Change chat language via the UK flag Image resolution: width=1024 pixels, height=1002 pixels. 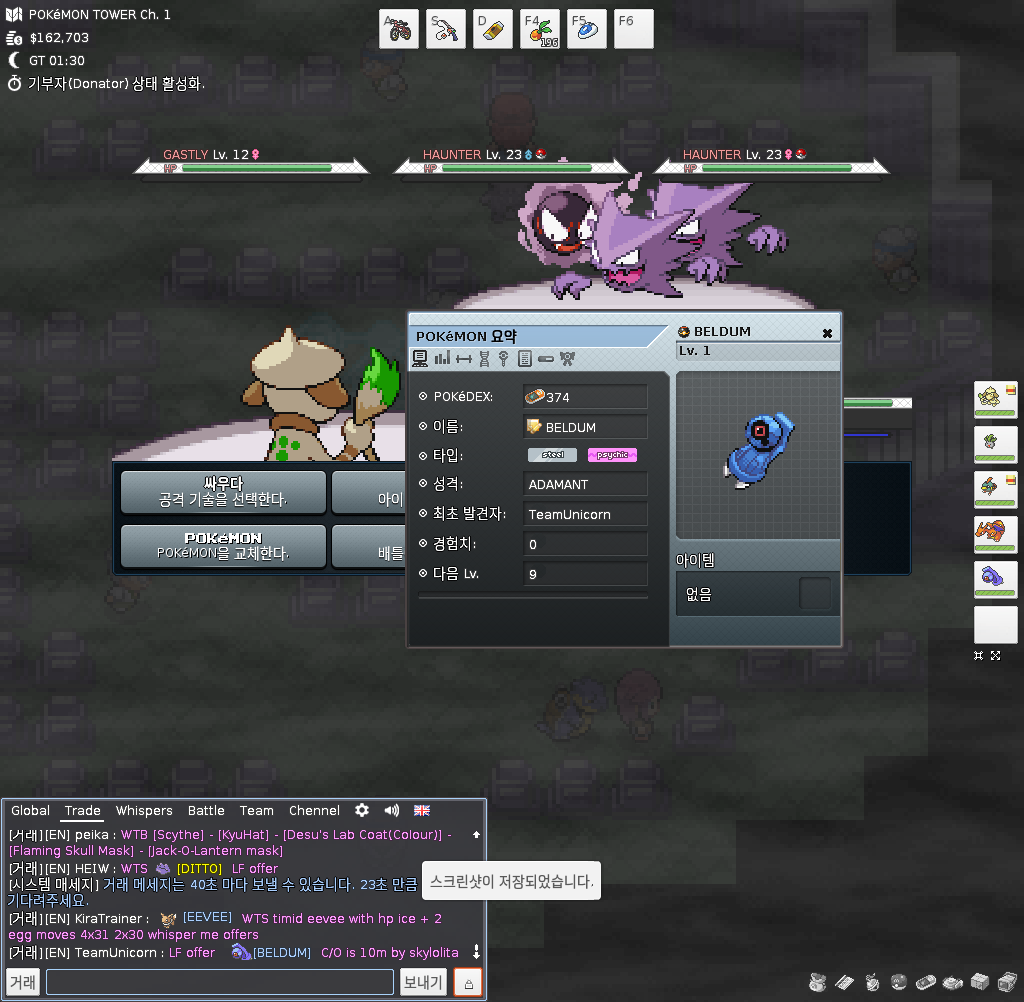click(422, 810)
